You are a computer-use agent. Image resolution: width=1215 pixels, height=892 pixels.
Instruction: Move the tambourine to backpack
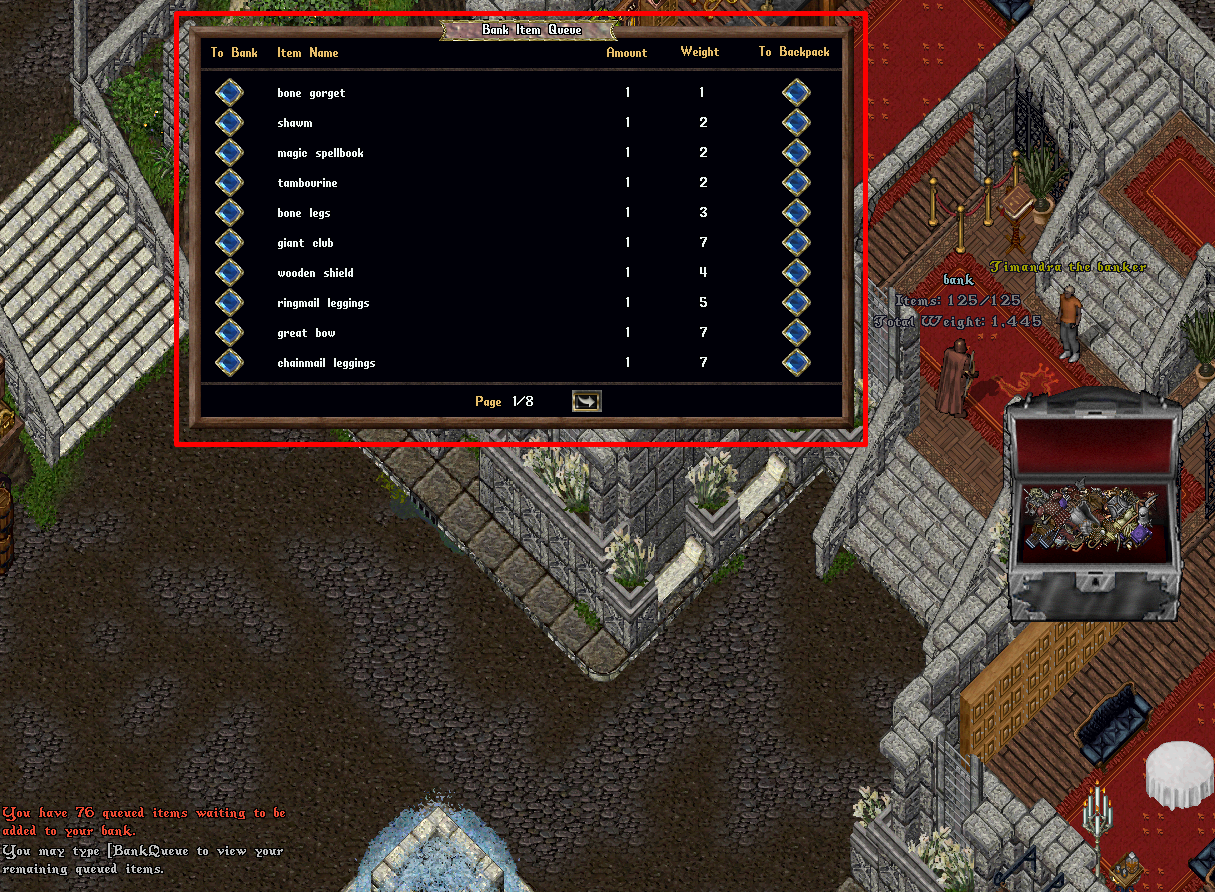coord(796,183)
